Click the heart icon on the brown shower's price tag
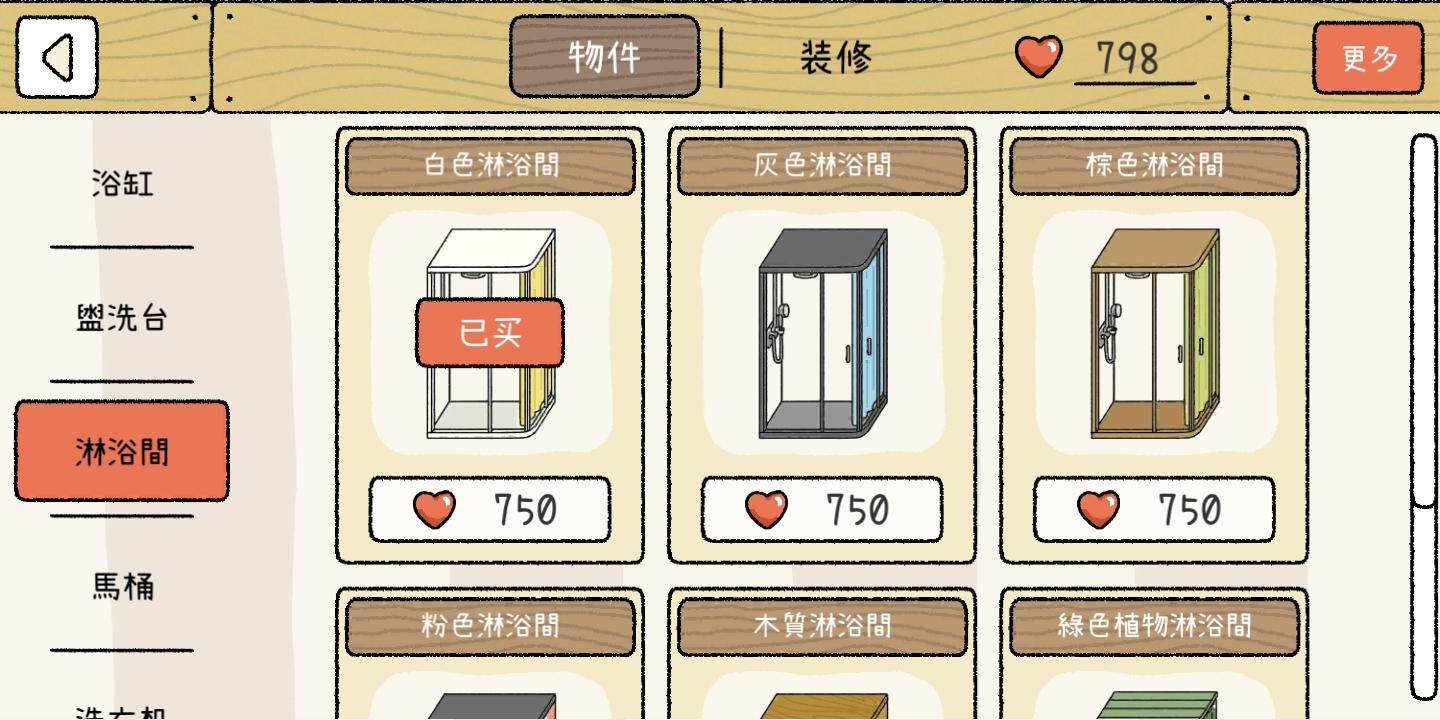1440x720 pixels. click(1100, 508)
